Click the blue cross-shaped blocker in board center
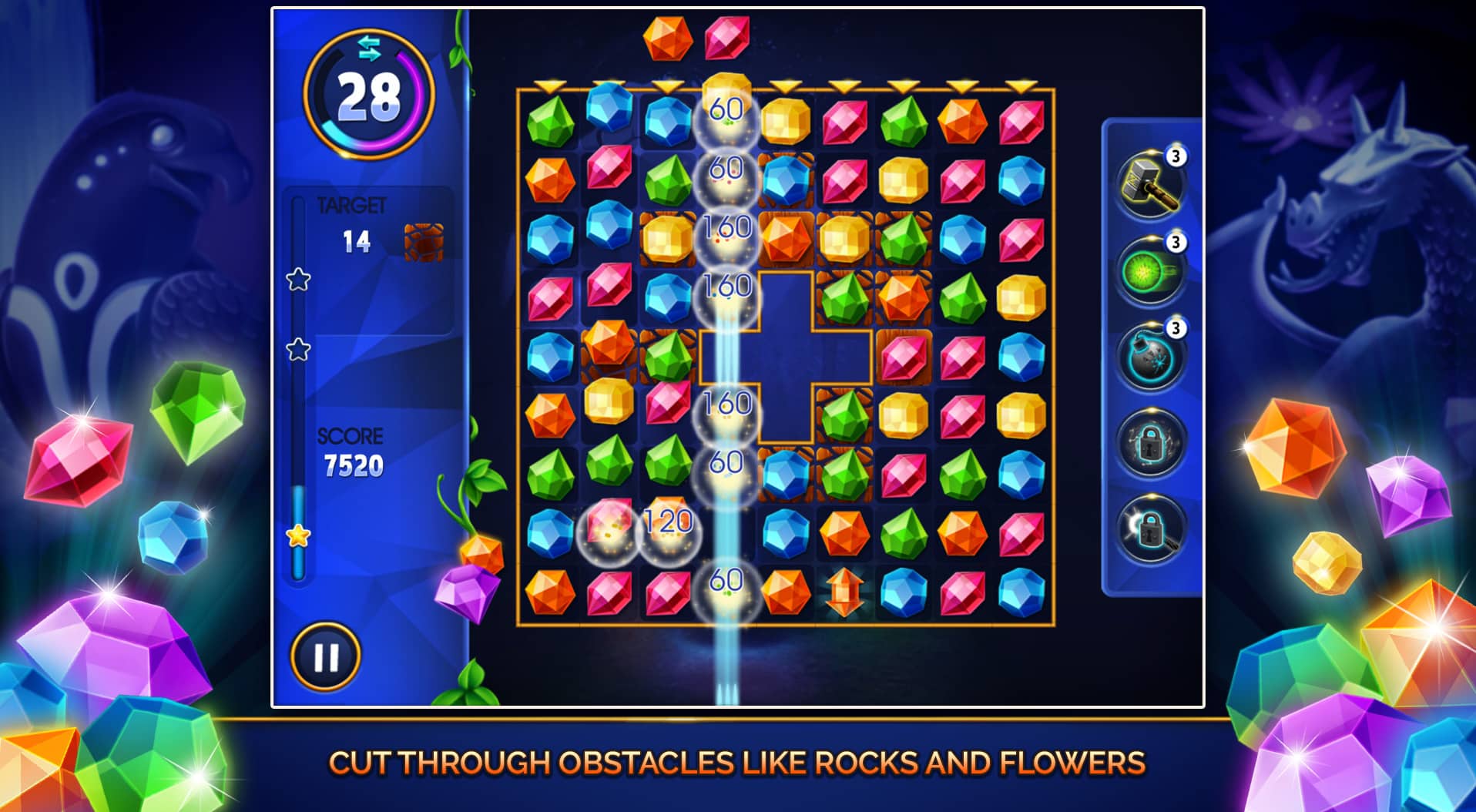Viewport: 1476px width, 812px height. (x=787, y=354)
